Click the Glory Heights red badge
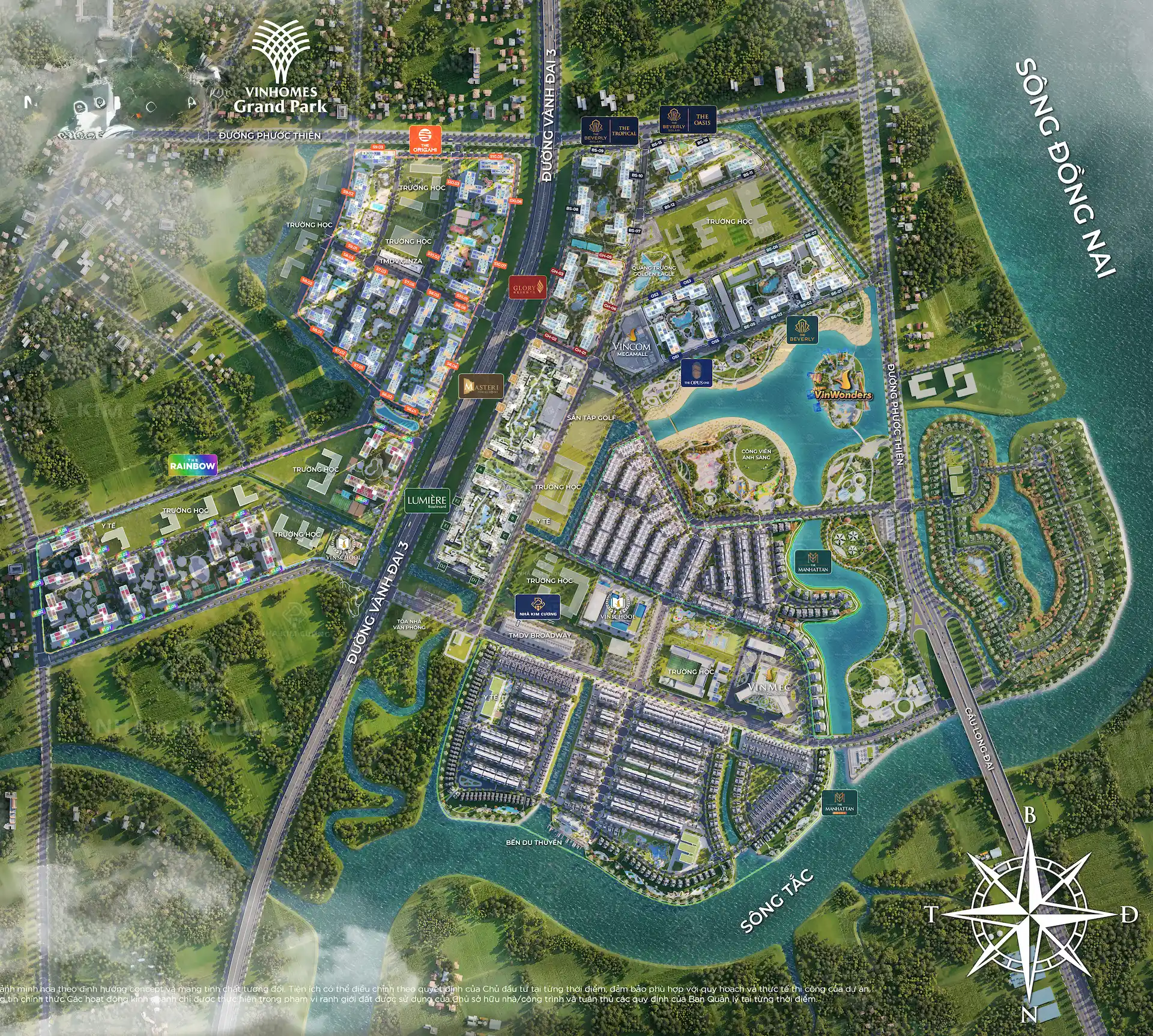 (528, 288)
